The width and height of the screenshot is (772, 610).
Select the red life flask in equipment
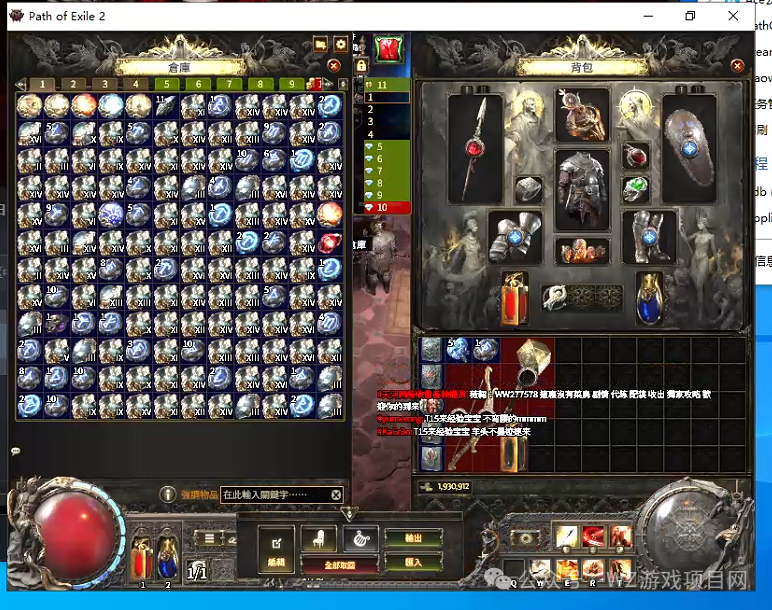pos(516,296)
